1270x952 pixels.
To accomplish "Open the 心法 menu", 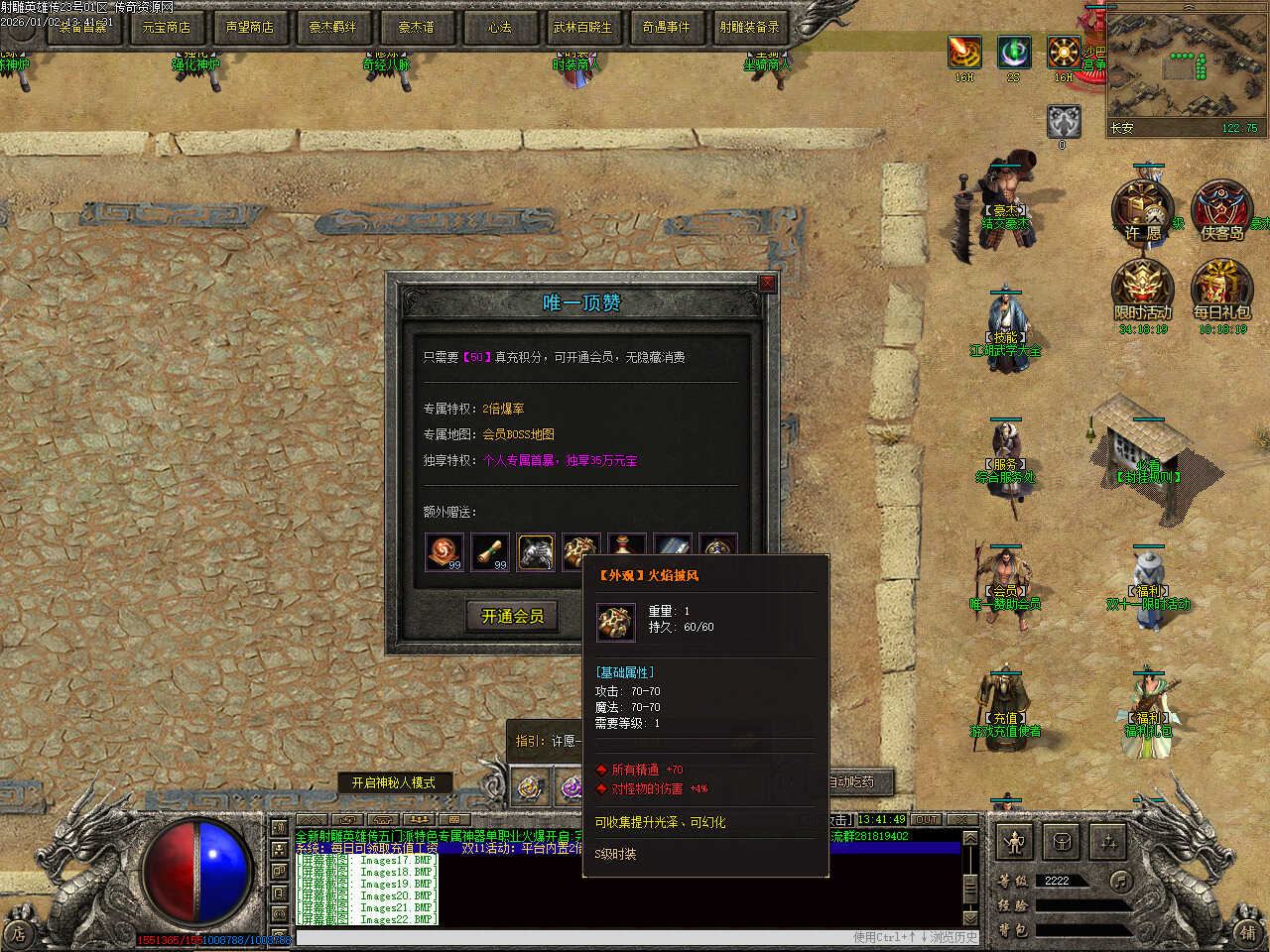I will [499, 27].
